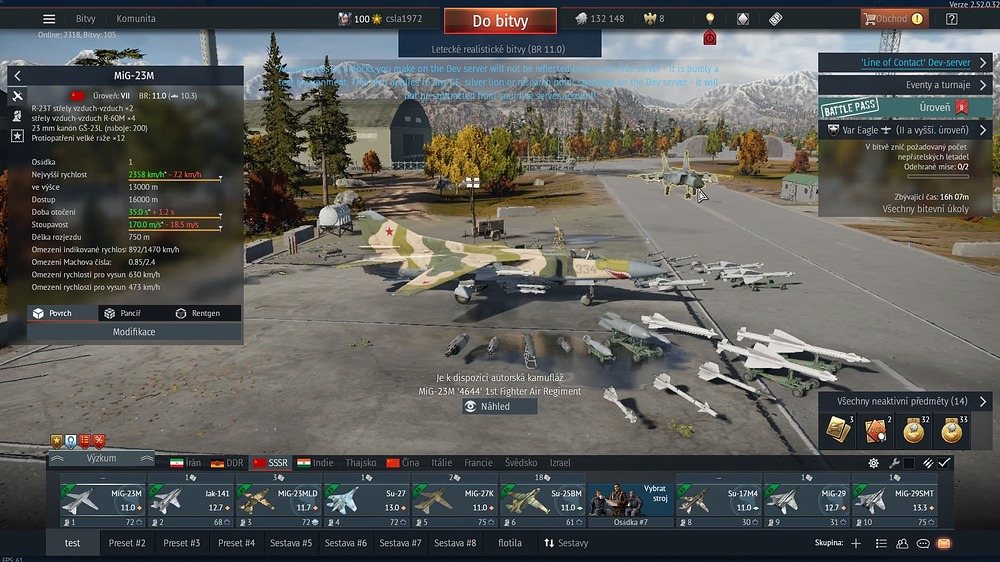Click the question mark help button
Screen dimensions: 1000x562
951,19
